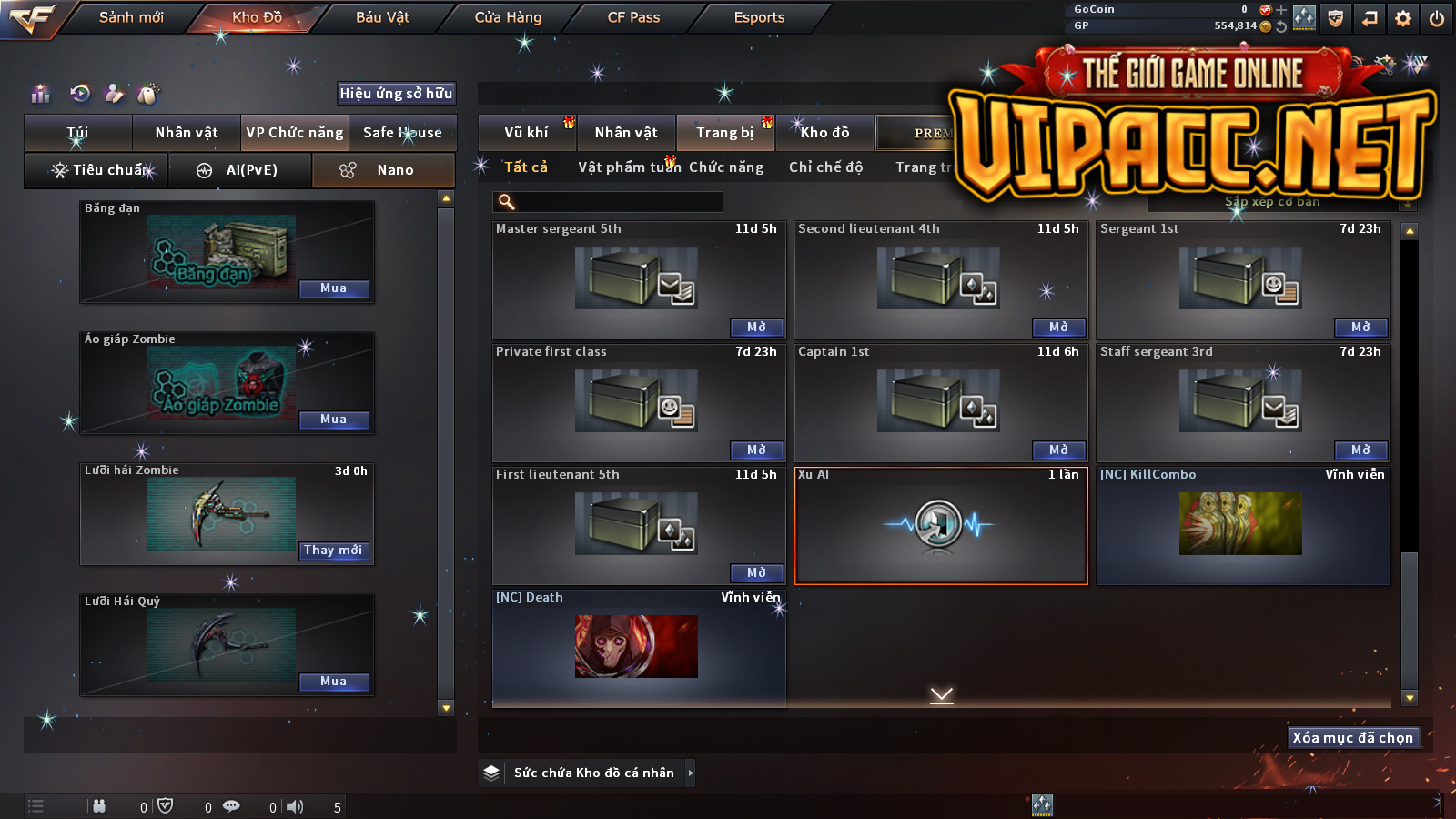
Task: Filter by Vật phẩm tuần
Action: pos(629,167)
